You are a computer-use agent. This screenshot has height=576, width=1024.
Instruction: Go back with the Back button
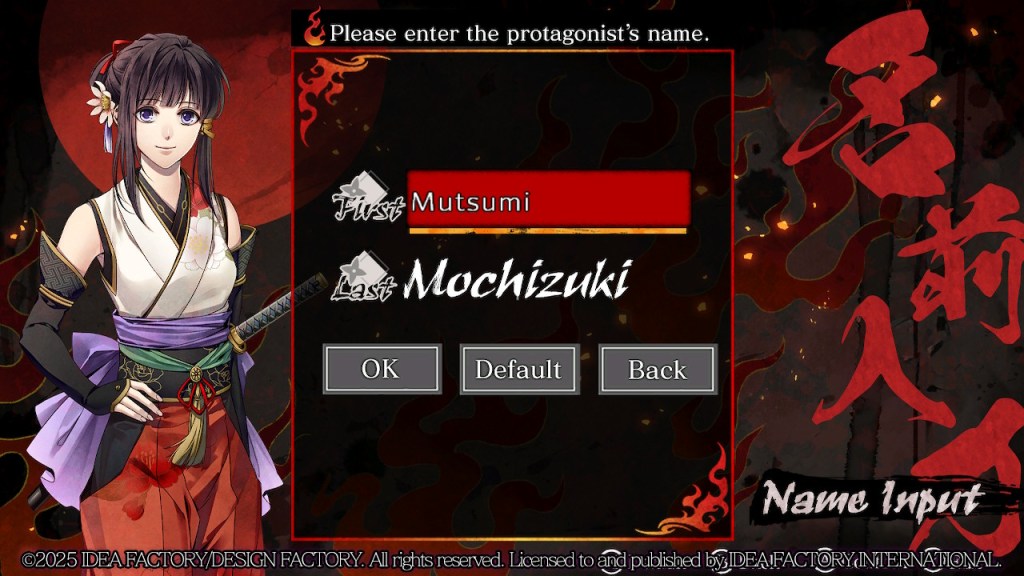pos(657,369)
